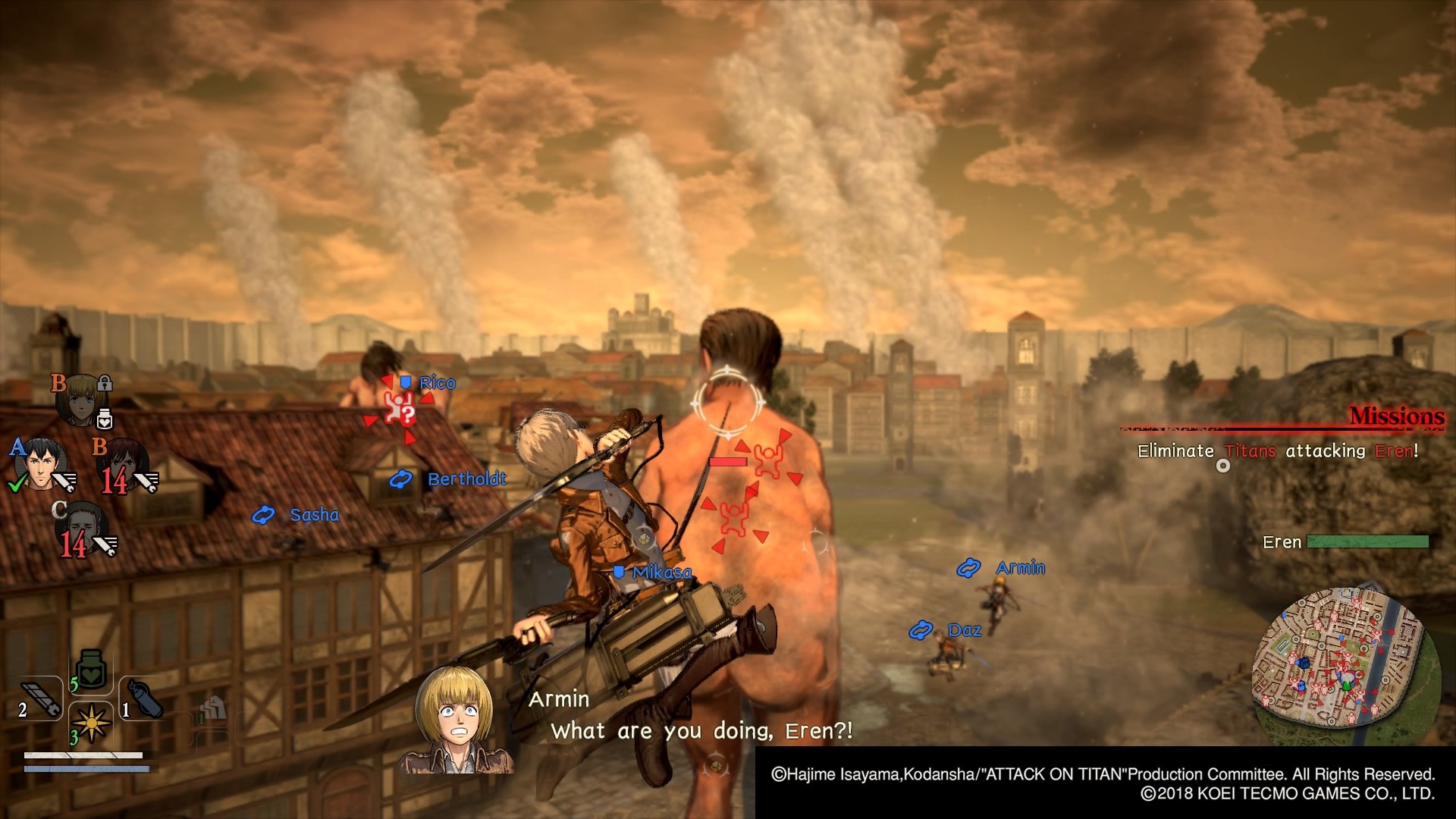Use the flash signal item
Viewport: 1456px width, 819px height.
click(x=91, y=723)
